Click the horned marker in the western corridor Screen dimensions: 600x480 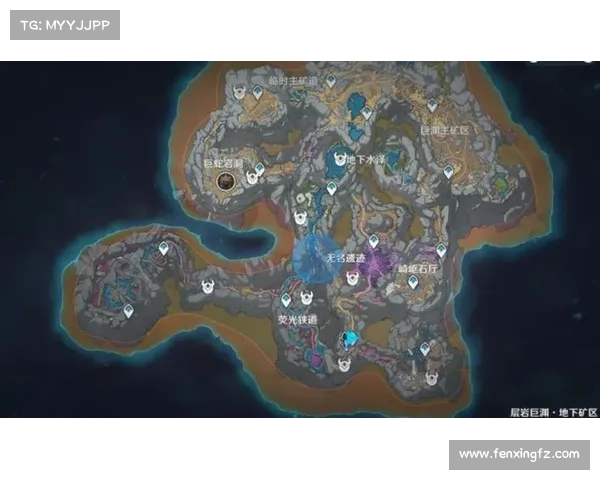point(209,287)
